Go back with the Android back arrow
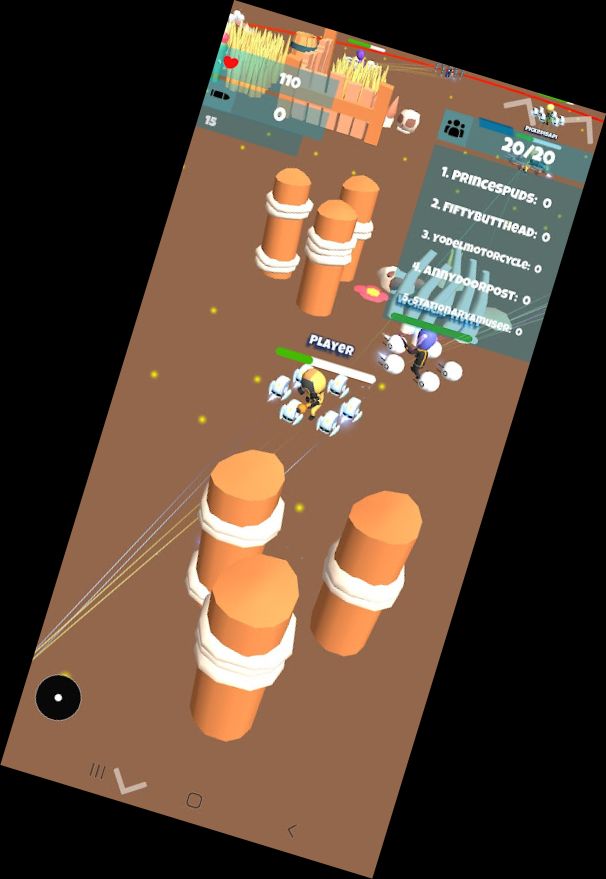Screen dimensions: 606x879 point(292,830)
